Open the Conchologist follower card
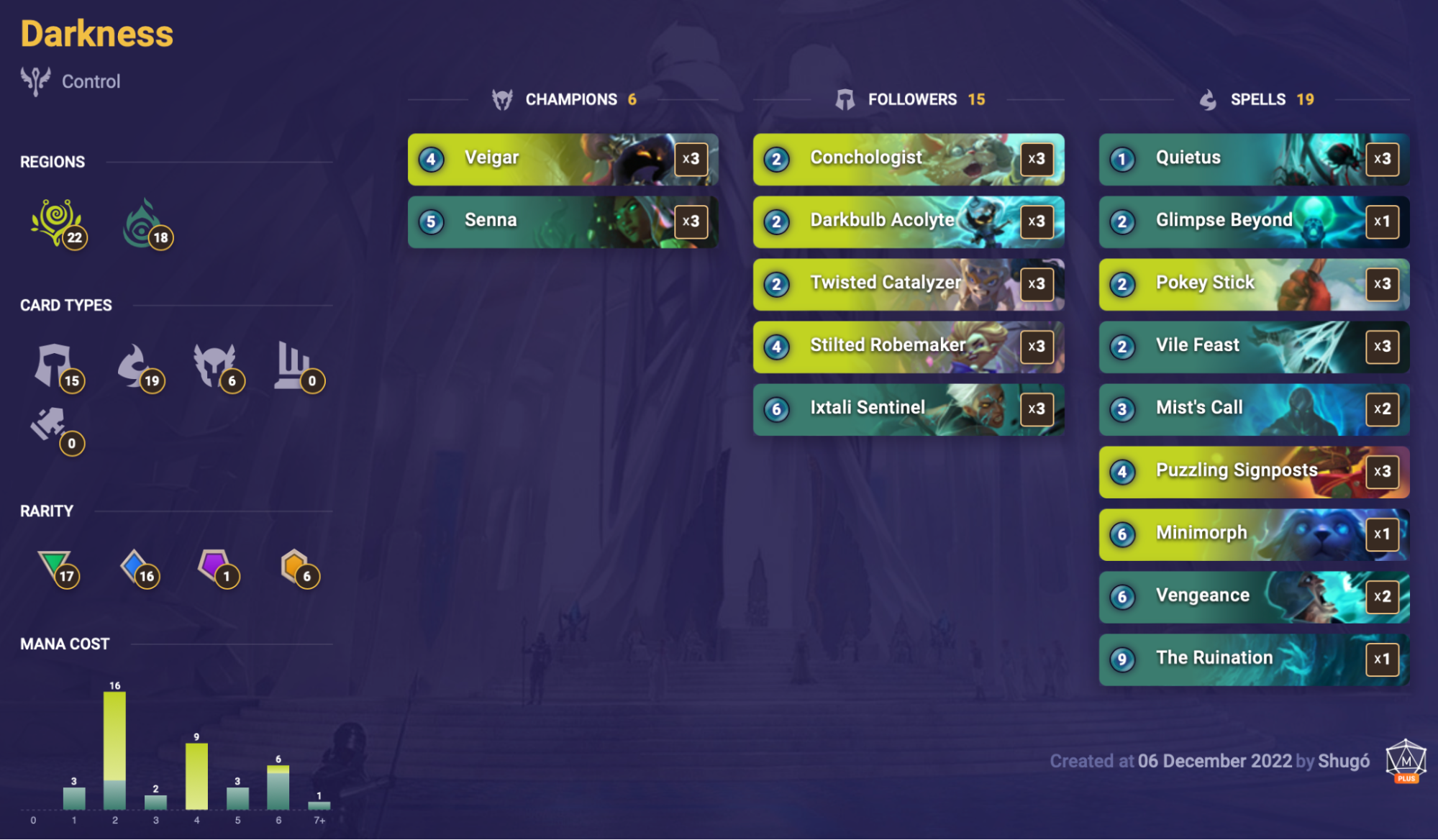The height and width of the screenshot is (840, 1438). [908, 159]
